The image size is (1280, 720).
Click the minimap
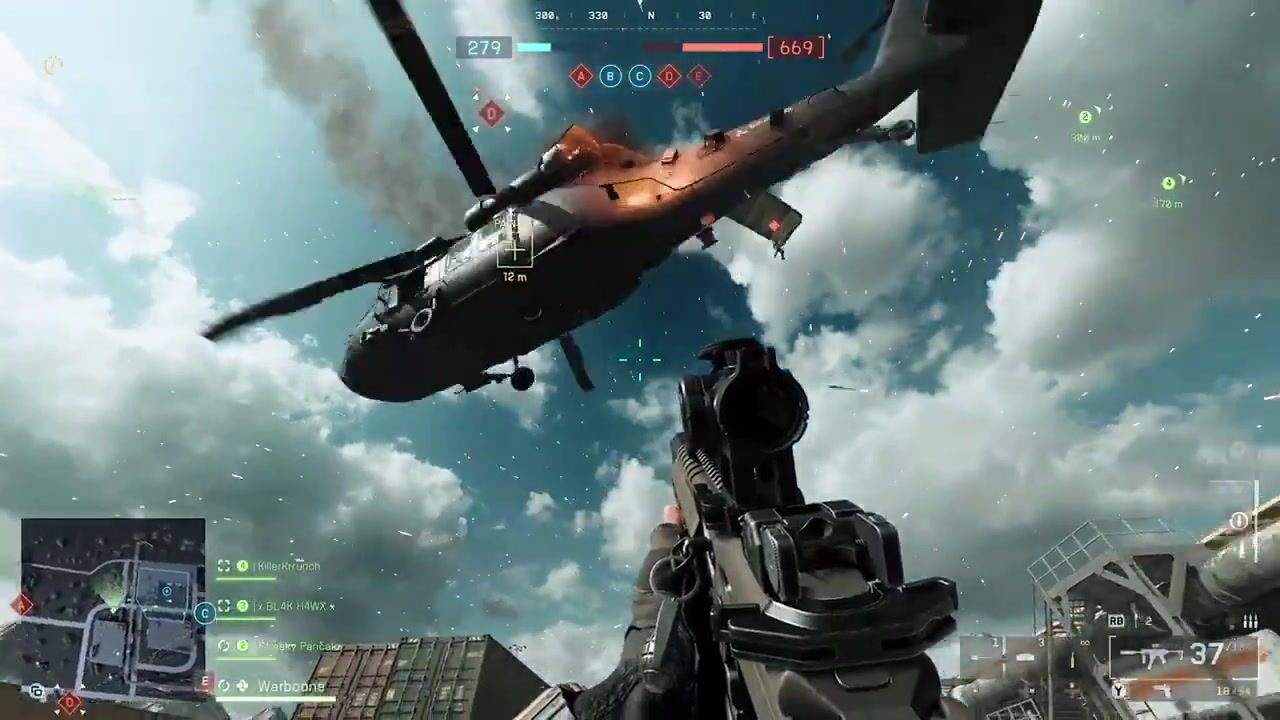113,608
